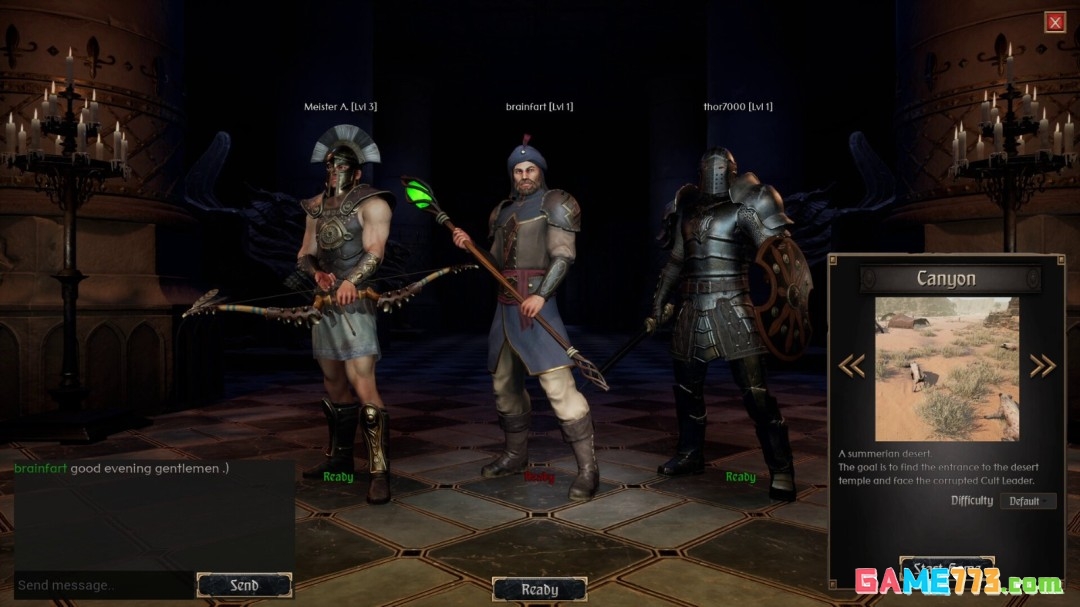Close the lobby with the red X
This screenshot has width=1080, height=607.
(x=1054, y=22)
